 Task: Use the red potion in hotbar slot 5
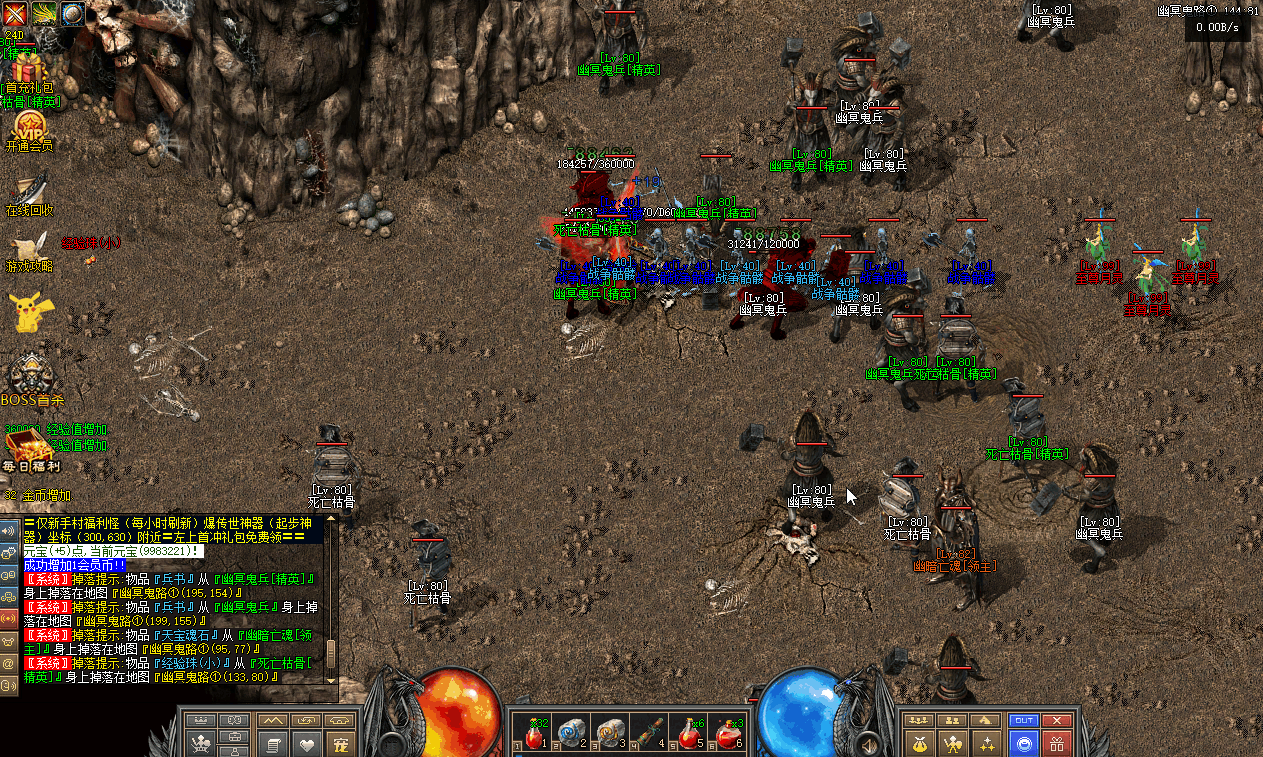(688, 735)
